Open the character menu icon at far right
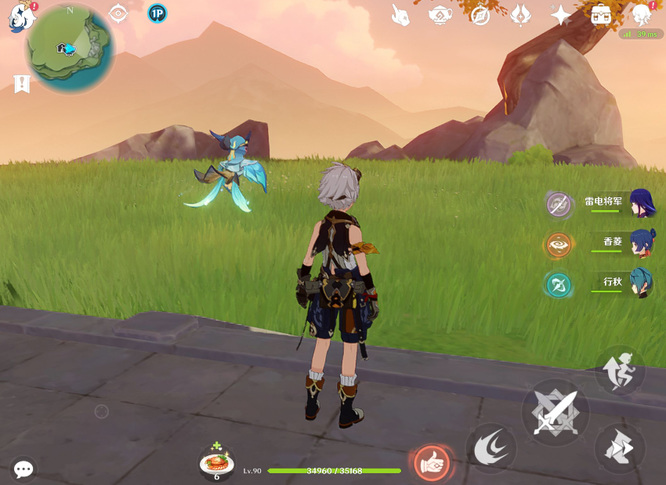The width and height of the screenshot is (666, 485). point(641,15)
